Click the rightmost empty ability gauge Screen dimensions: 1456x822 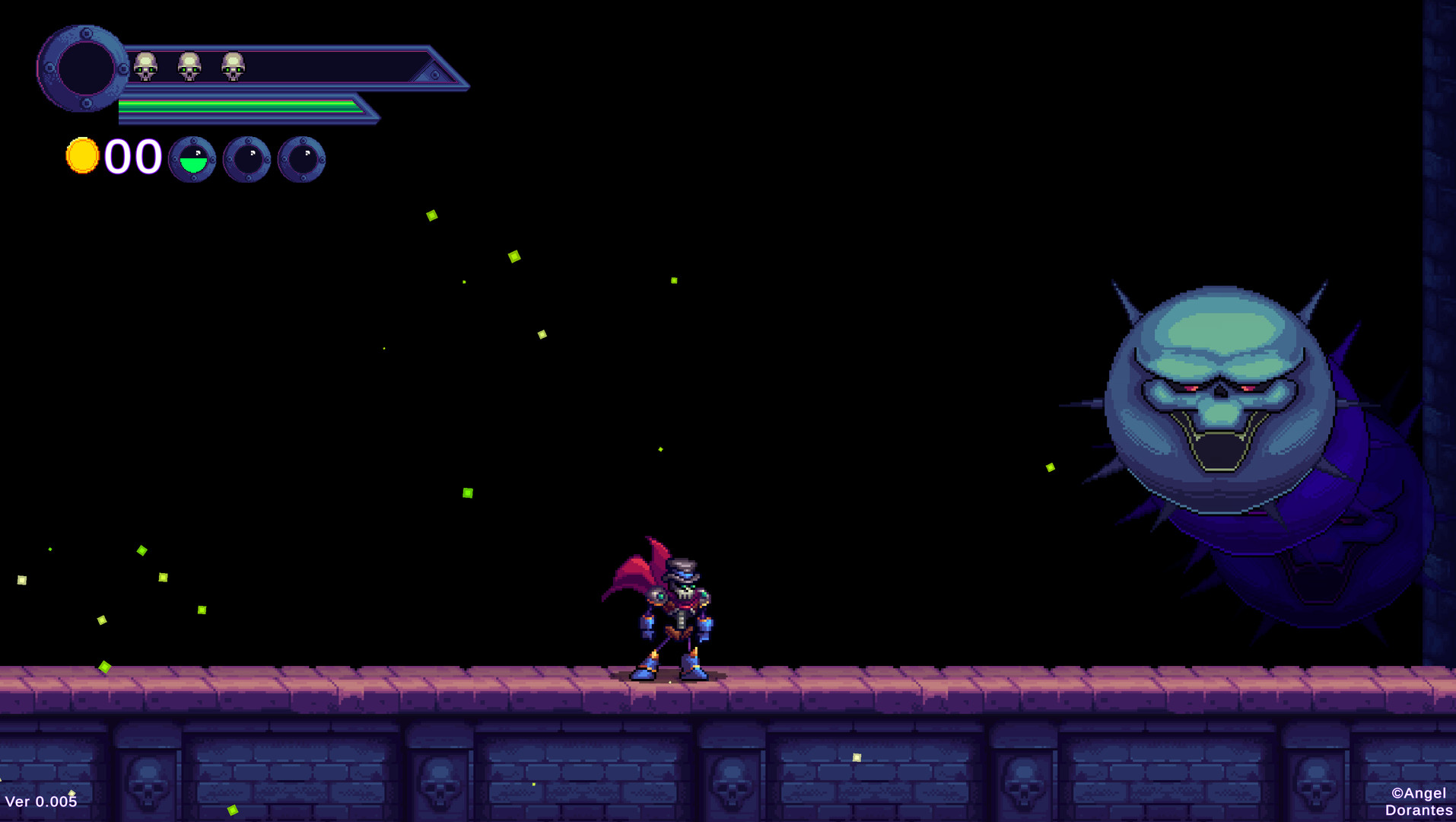click(x=304, y=158)
